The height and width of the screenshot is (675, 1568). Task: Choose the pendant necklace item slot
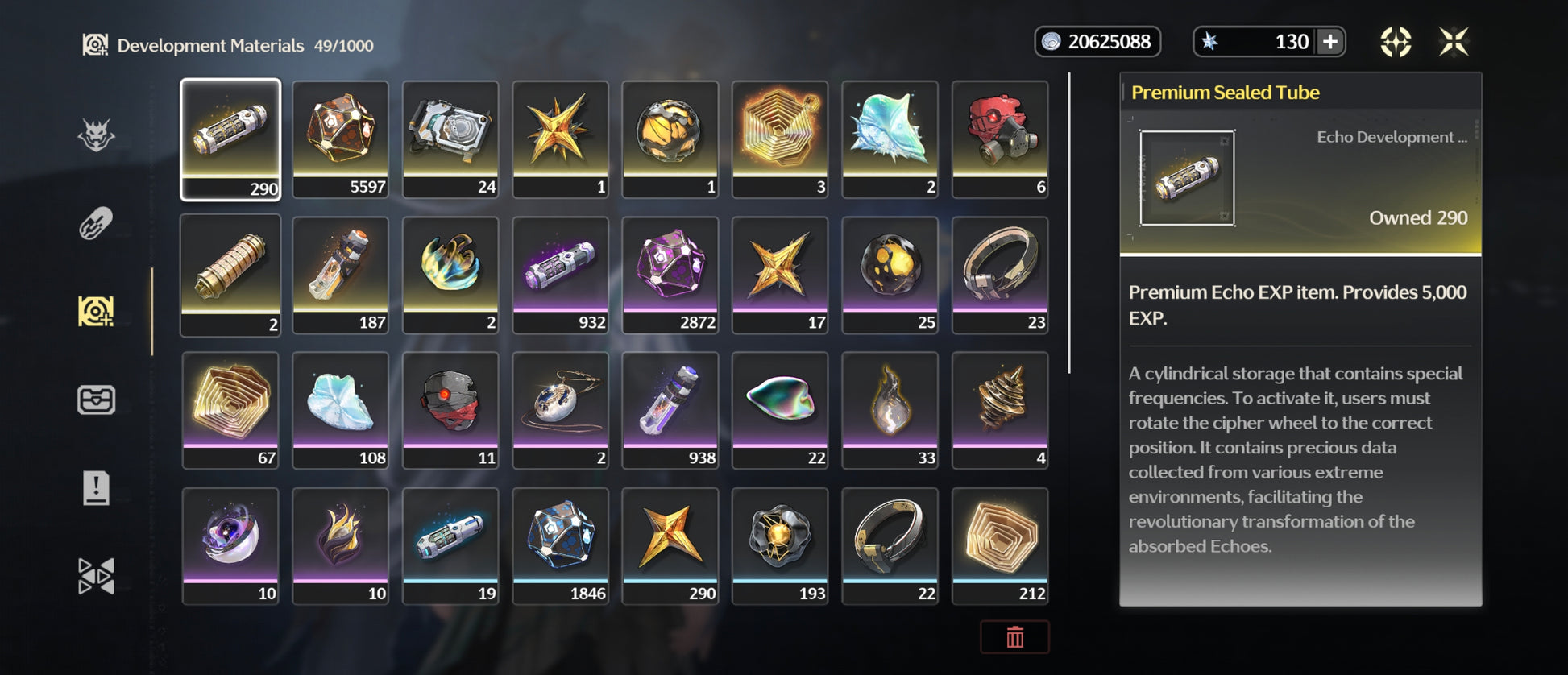coord(560,410)
